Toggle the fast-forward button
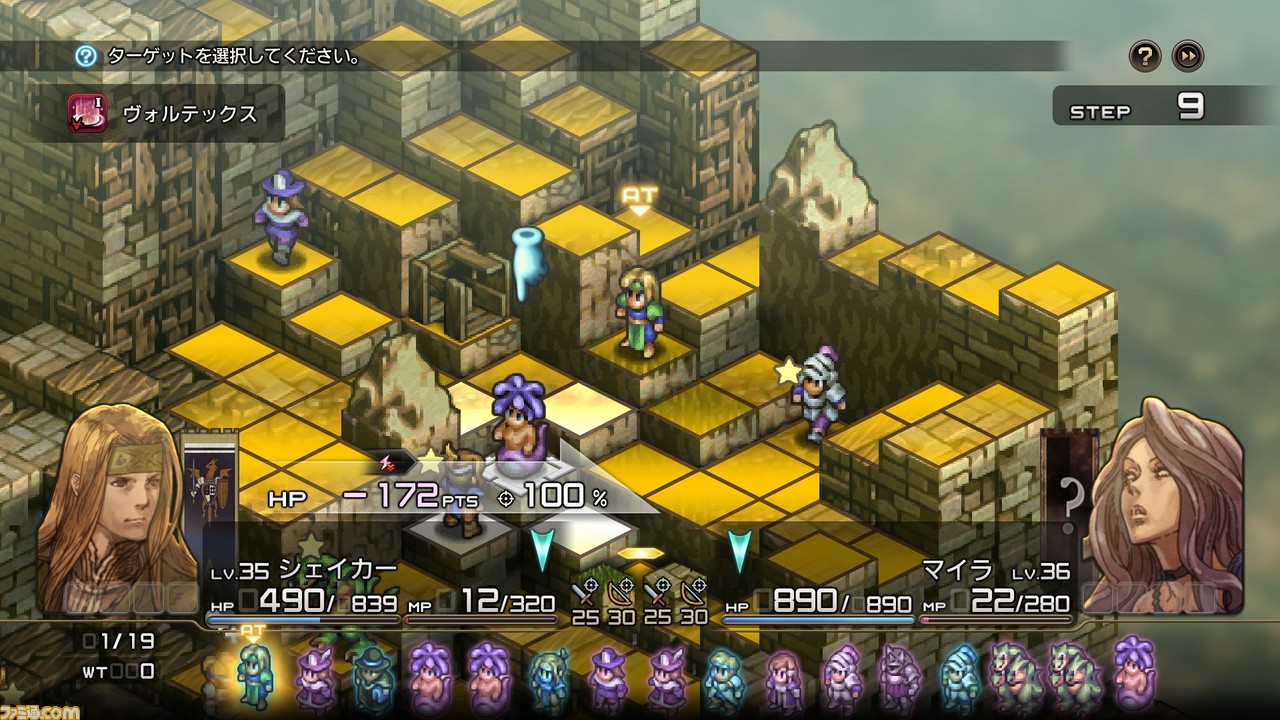 click(1188, 56)
